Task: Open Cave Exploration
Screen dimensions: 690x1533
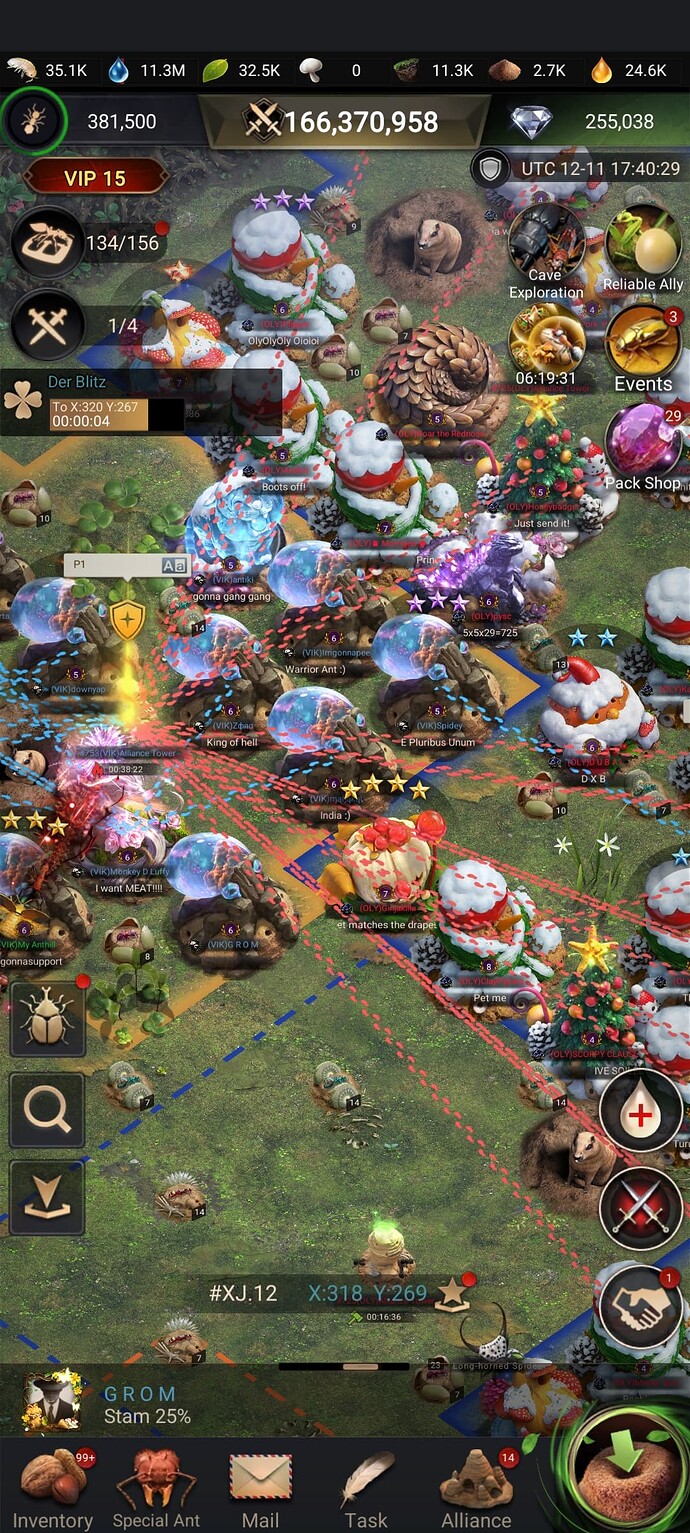Action: click(545, 250)
